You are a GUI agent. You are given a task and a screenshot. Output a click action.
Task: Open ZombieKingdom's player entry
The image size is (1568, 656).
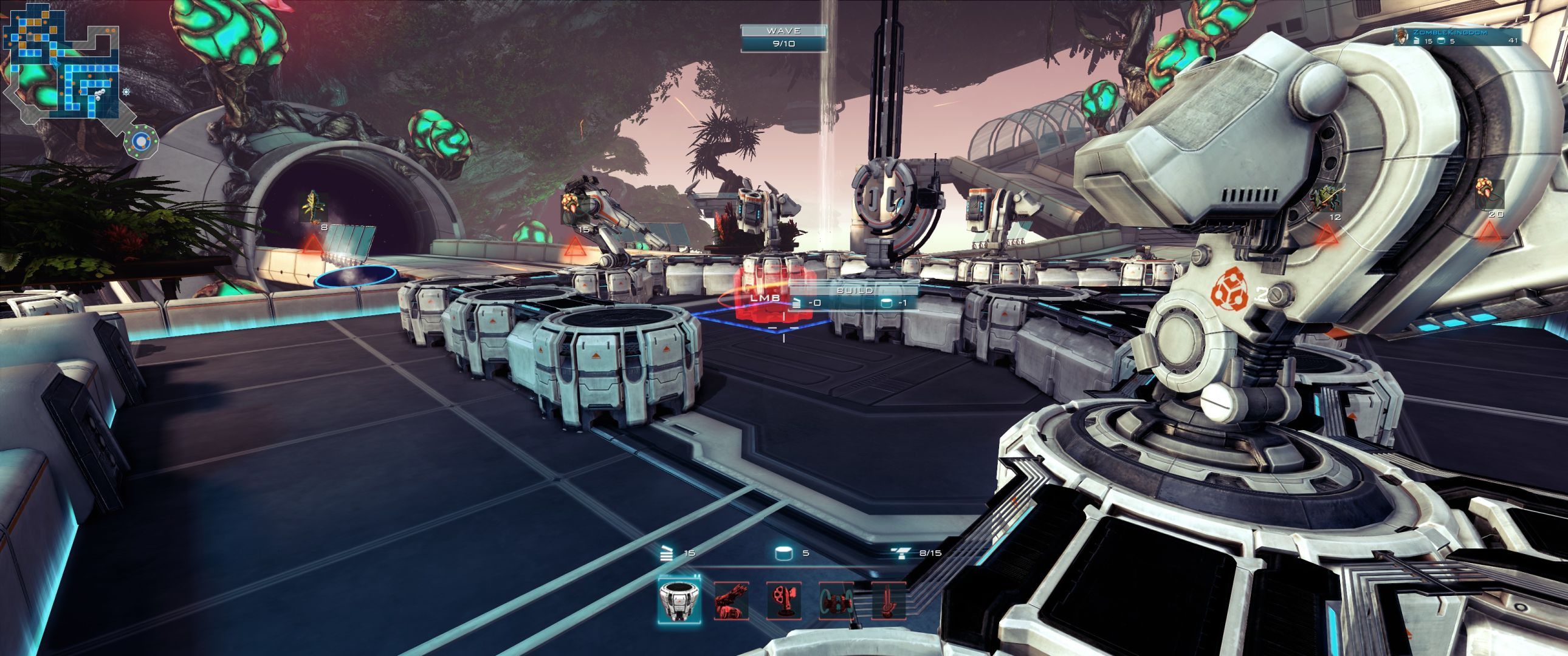point(1459,36)
